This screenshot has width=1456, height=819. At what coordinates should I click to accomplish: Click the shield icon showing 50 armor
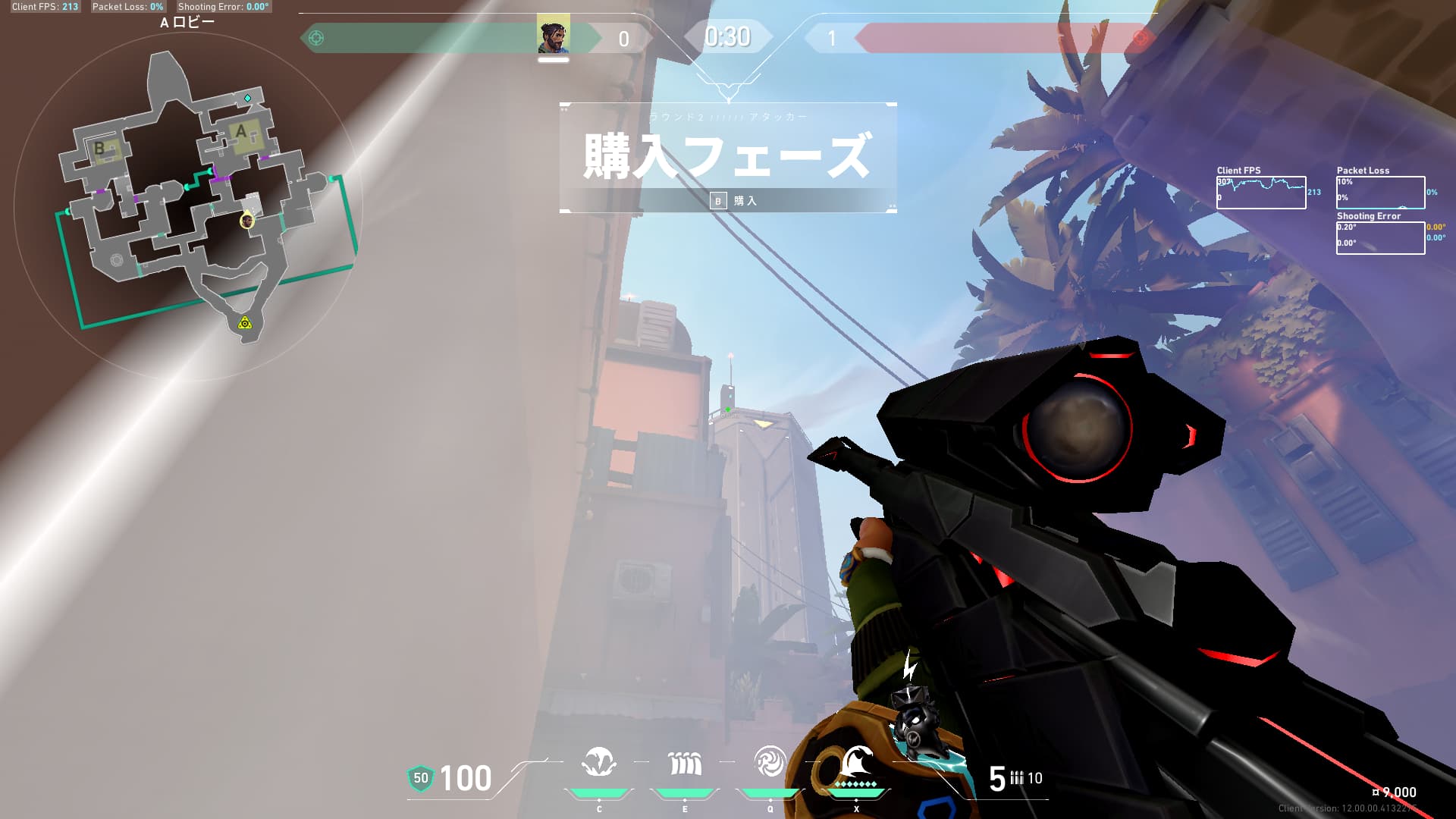click(422, 778)
